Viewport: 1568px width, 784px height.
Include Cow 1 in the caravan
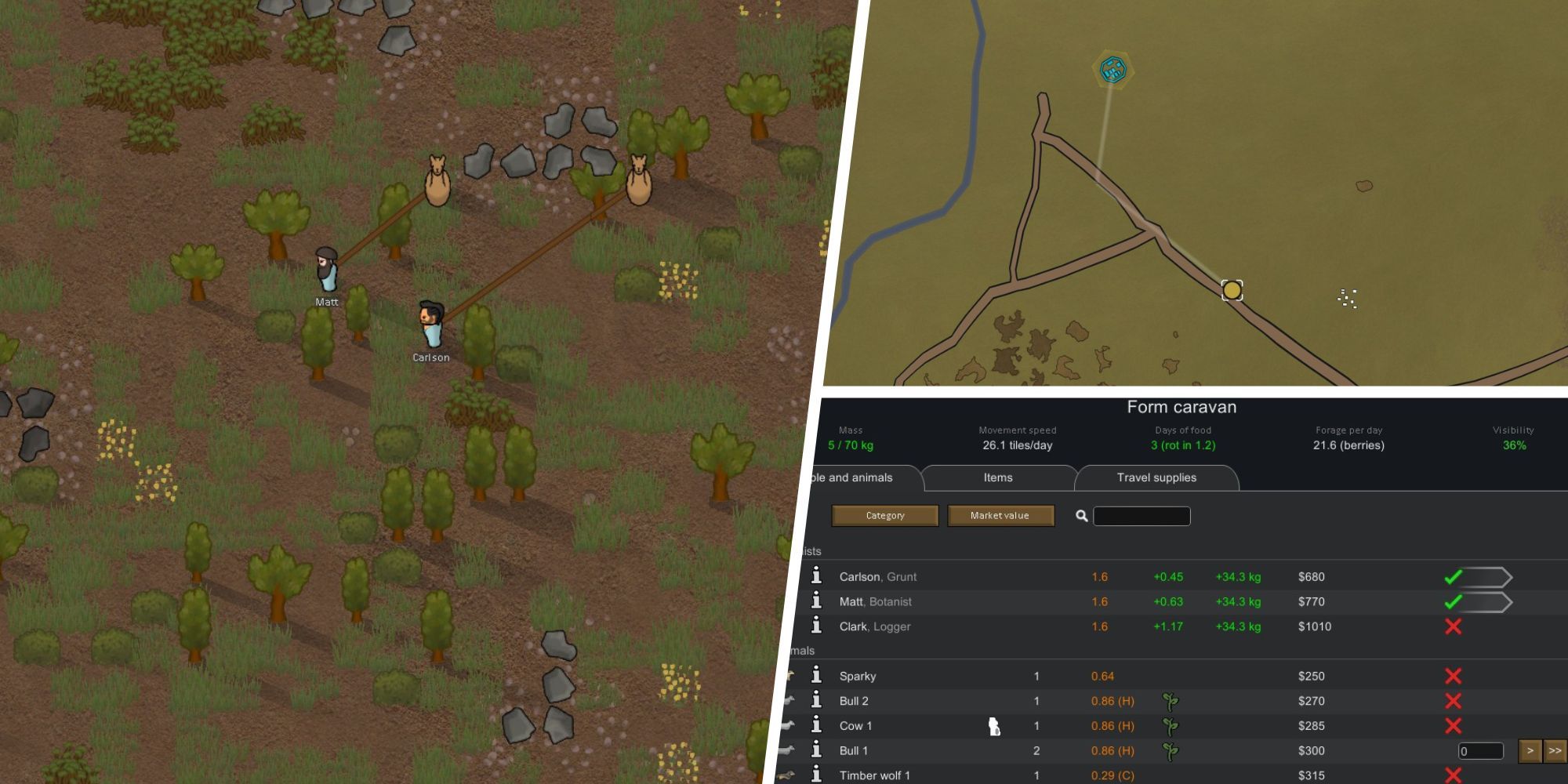coord(1453,726)
